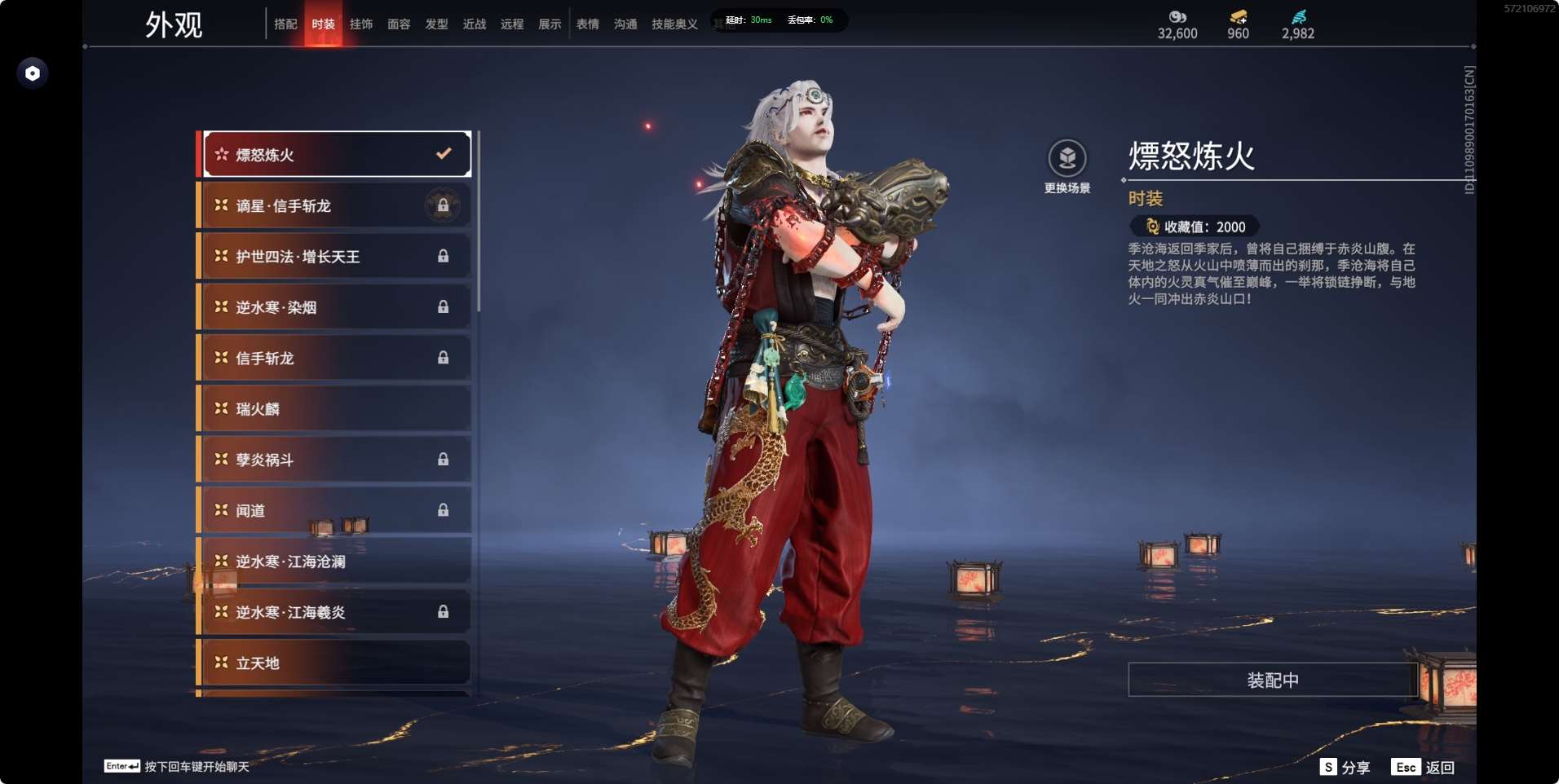The width and height of the screenshot is (1559, 784).
Task: Choose the 谪星·信手斩龙 outfit
Action: click(336, 205)
